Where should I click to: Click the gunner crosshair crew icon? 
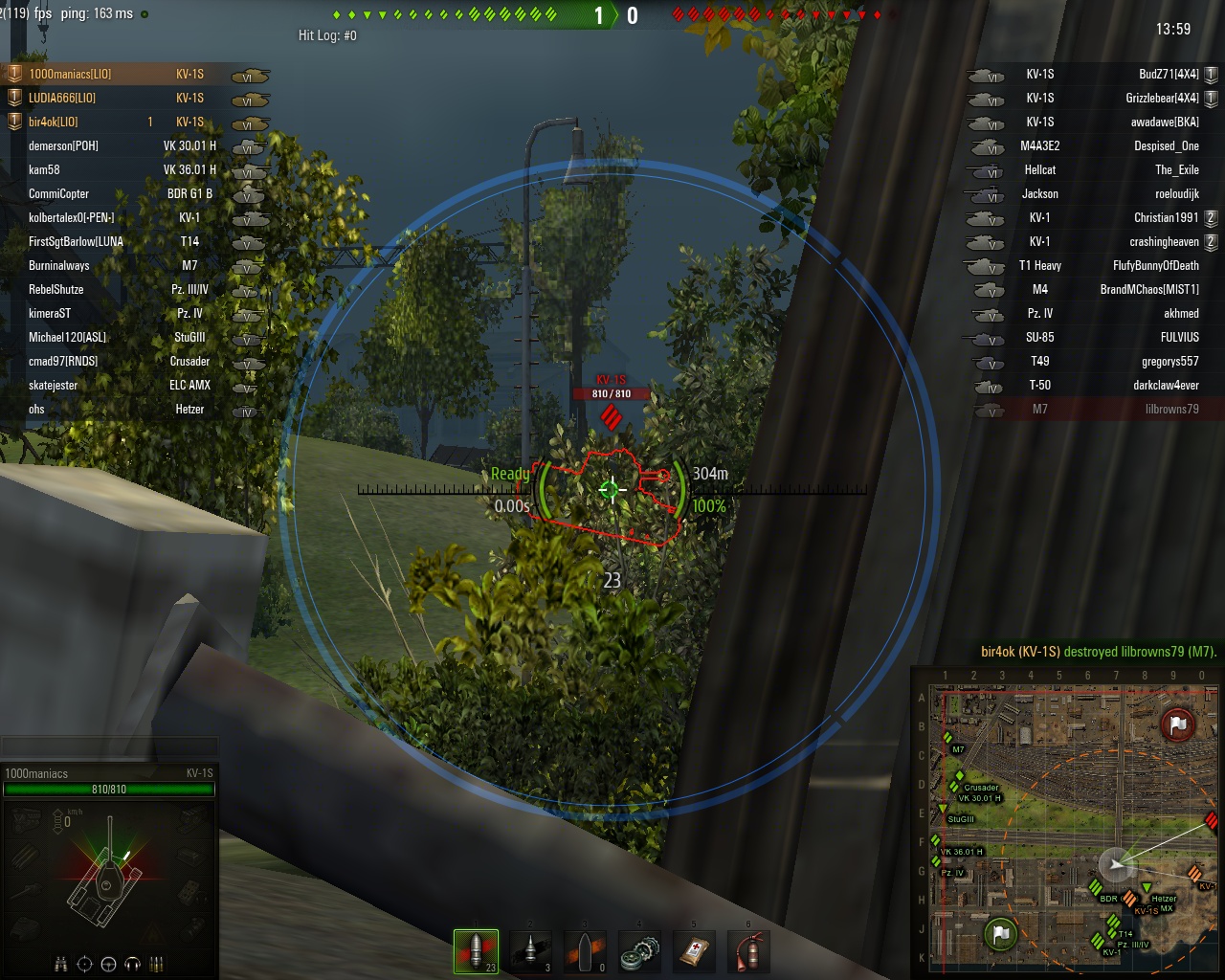click(84, 964)
